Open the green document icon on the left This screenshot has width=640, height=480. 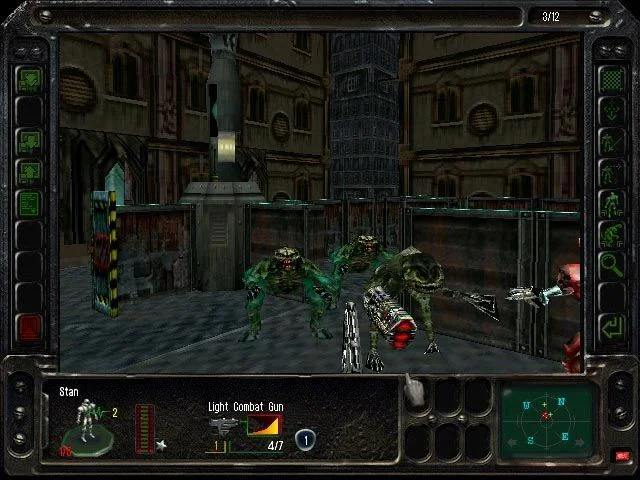point(29,203)
